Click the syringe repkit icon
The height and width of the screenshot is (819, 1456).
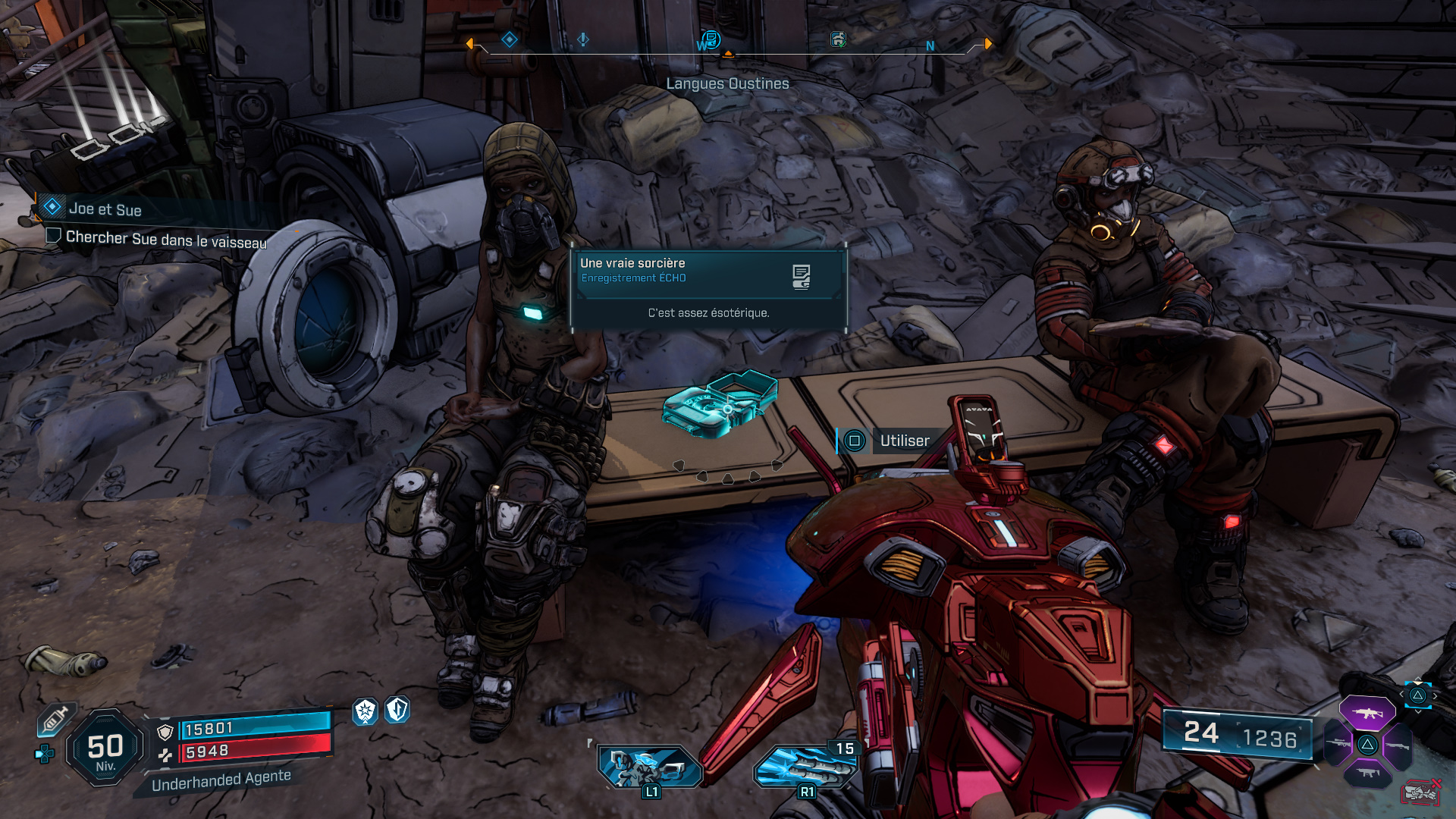coord(55,719)
